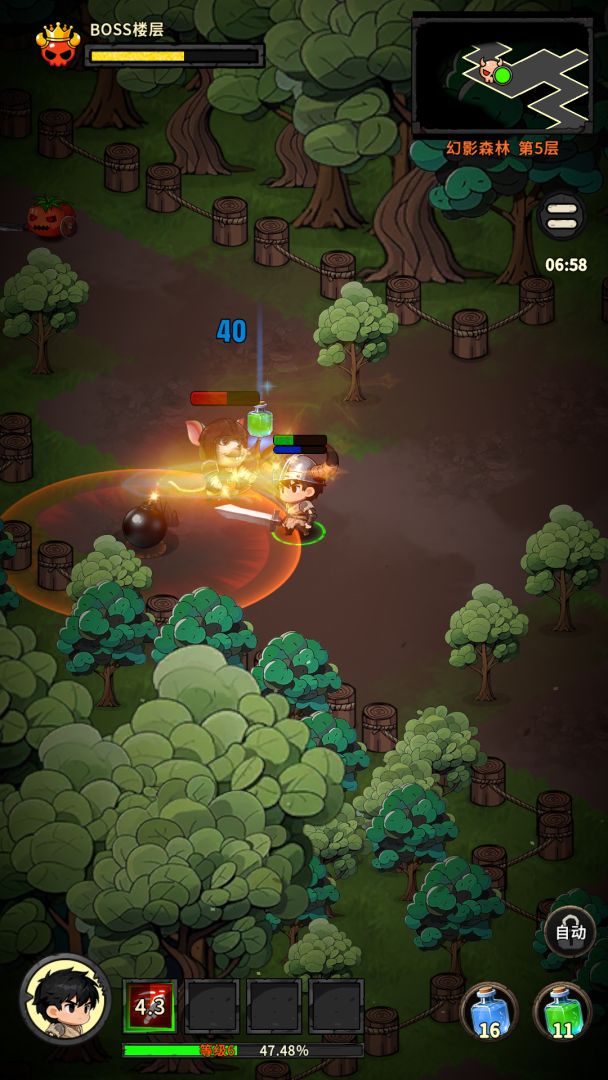Viewport: 608px width, 1080px height.
Task: Toggle the 自动 auto-battle button
Action: [x=570, y=932]
